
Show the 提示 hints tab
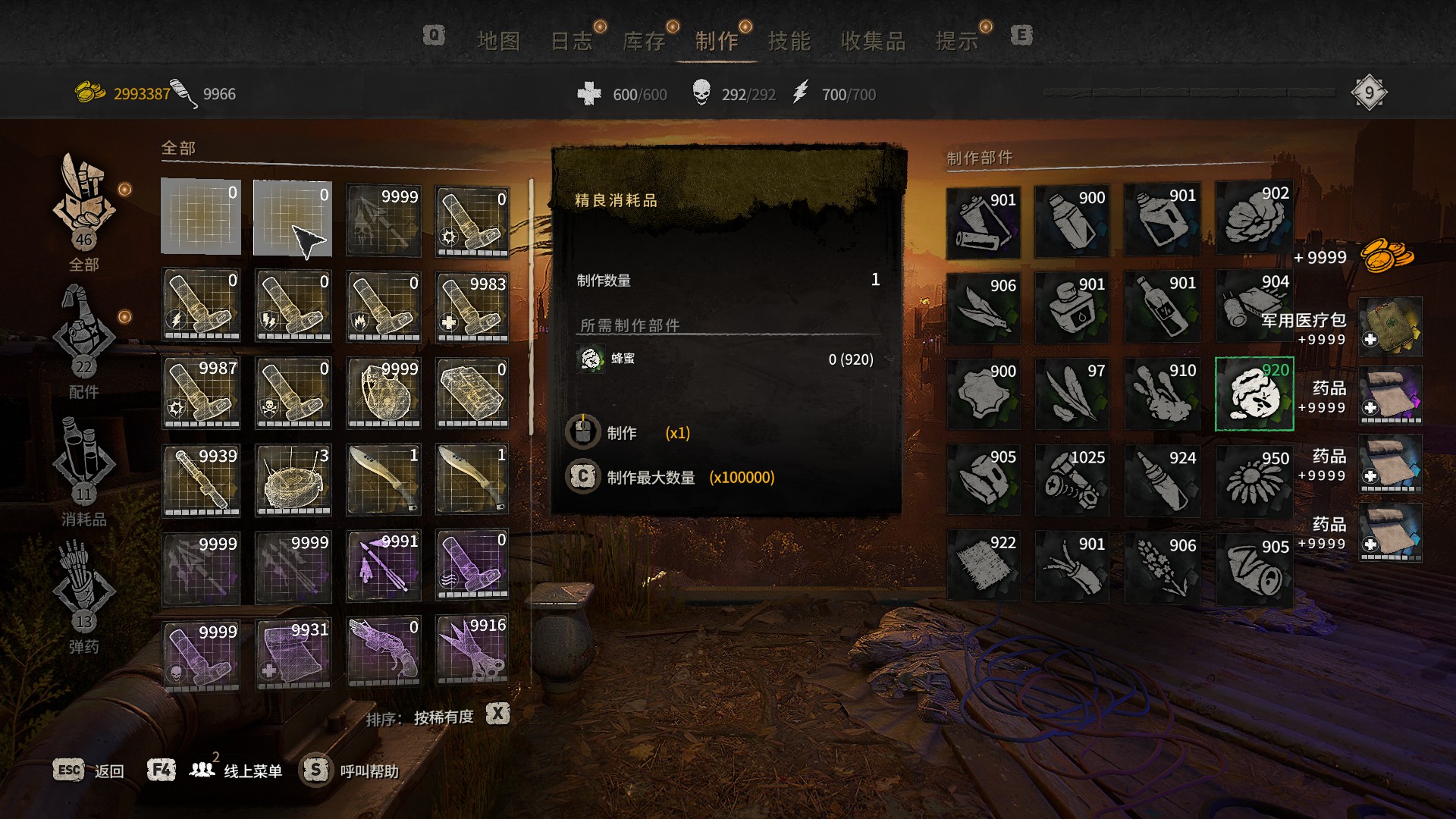tap(956, 41)
